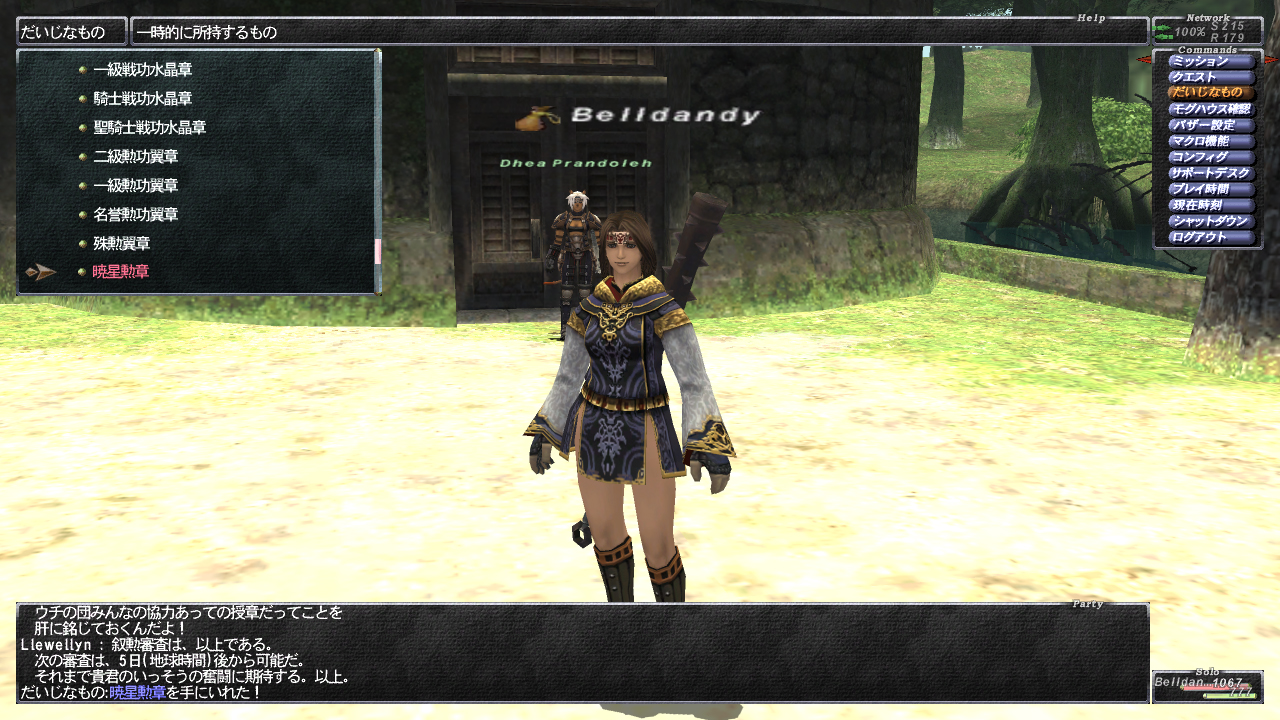Select 殊勲翼章 key item
This screenshot has height=720, width=1280.
(121, 243)
